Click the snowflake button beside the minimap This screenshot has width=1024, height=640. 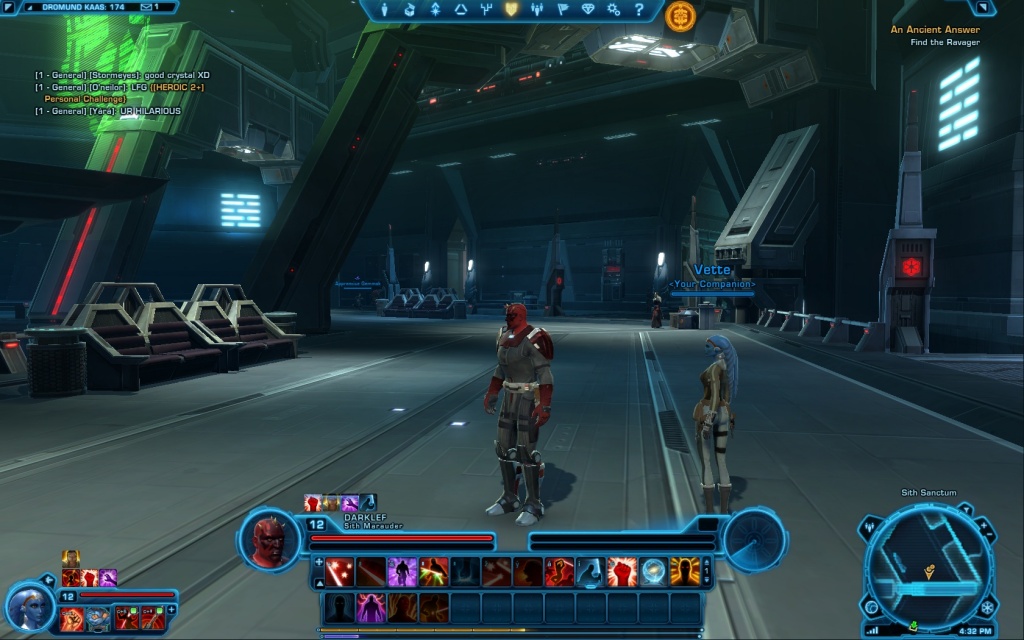tap(988, 607)
